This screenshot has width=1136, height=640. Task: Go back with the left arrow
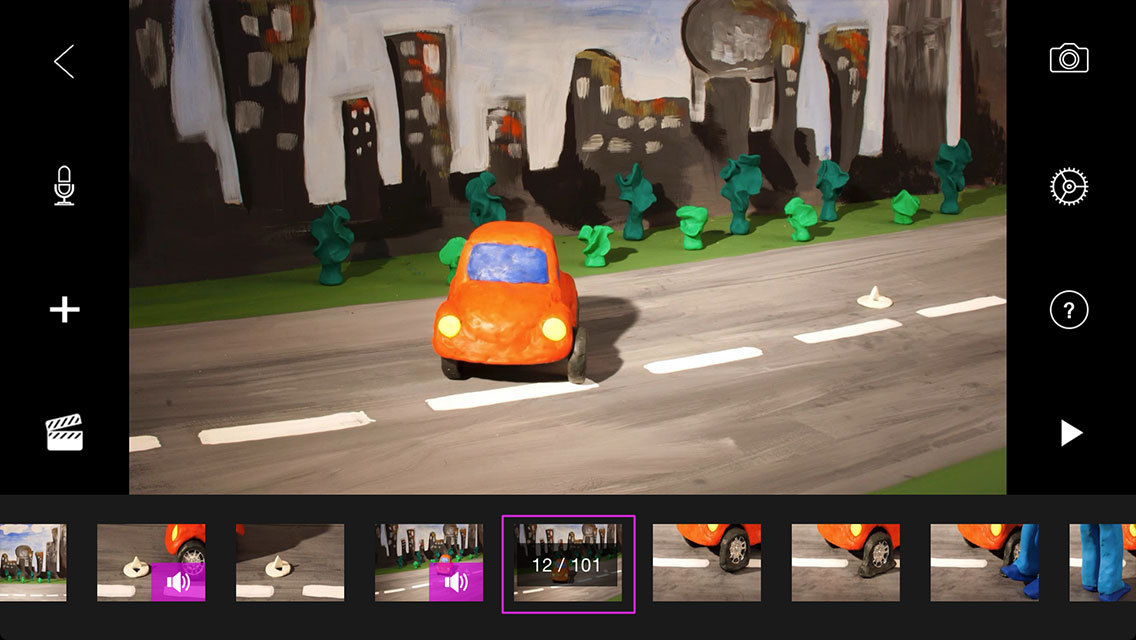[x=64, y=62]
